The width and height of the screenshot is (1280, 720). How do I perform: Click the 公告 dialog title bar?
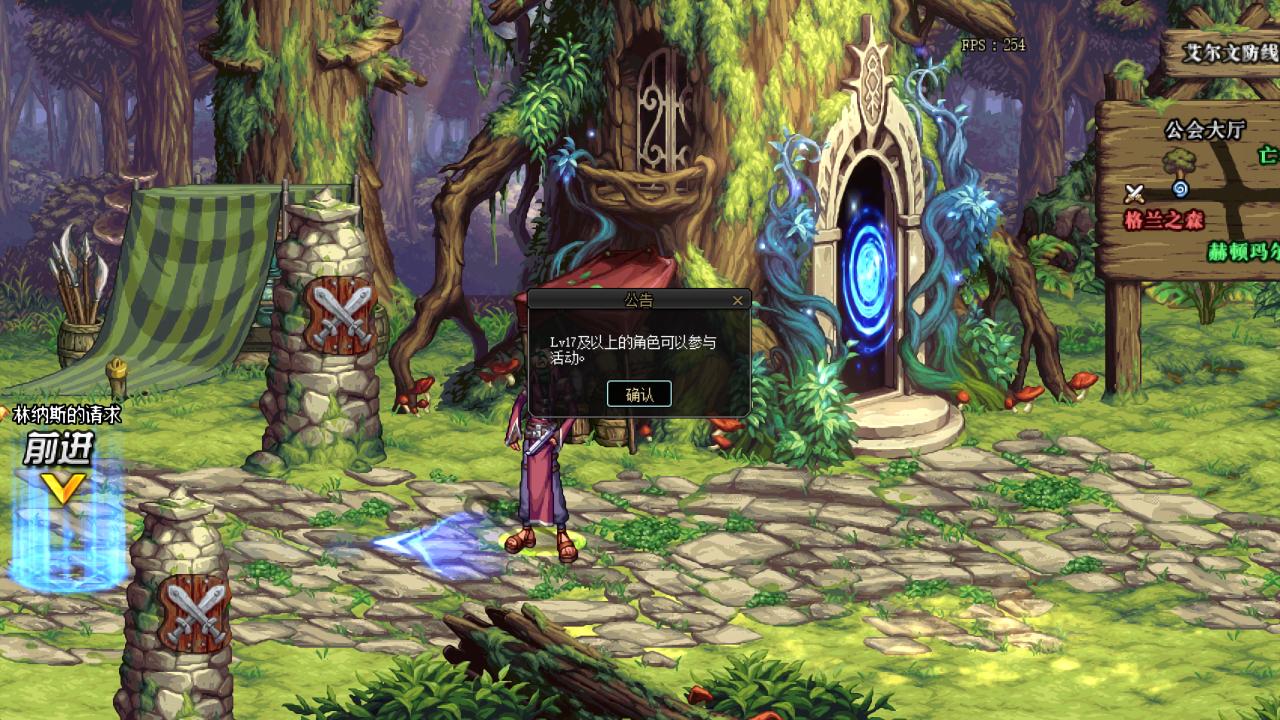coord(640,300)
